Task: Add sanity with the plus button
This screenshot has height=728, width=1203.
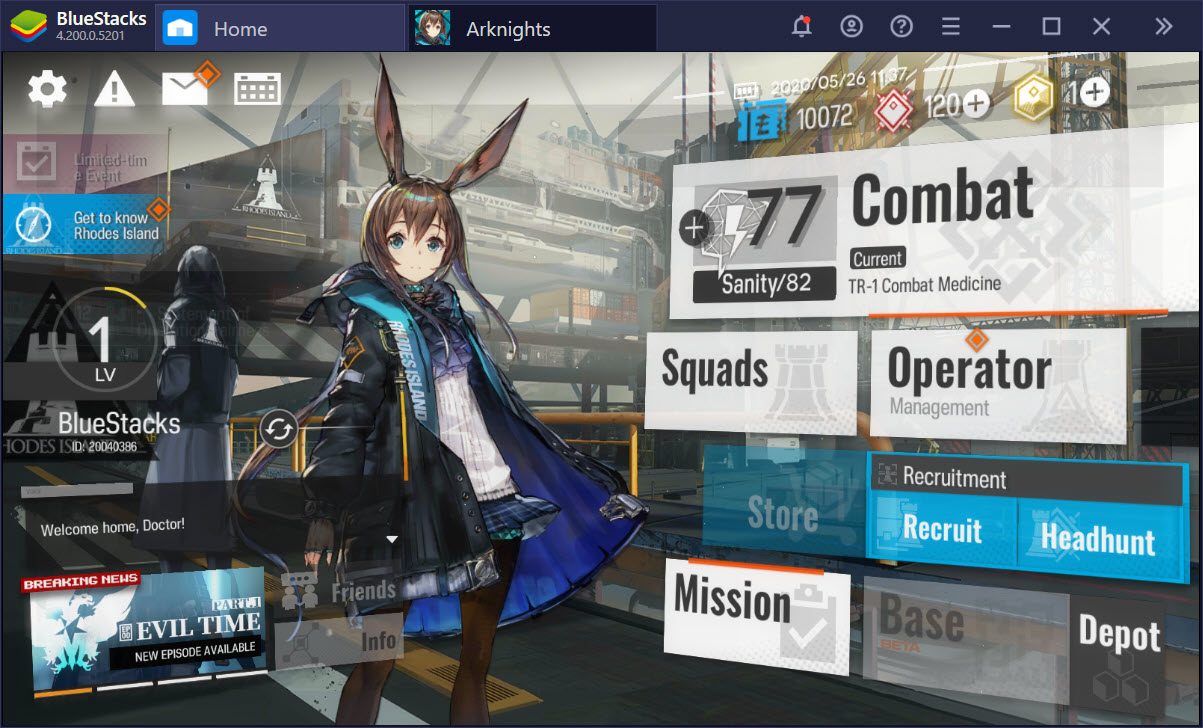Action: click(694, 228)
